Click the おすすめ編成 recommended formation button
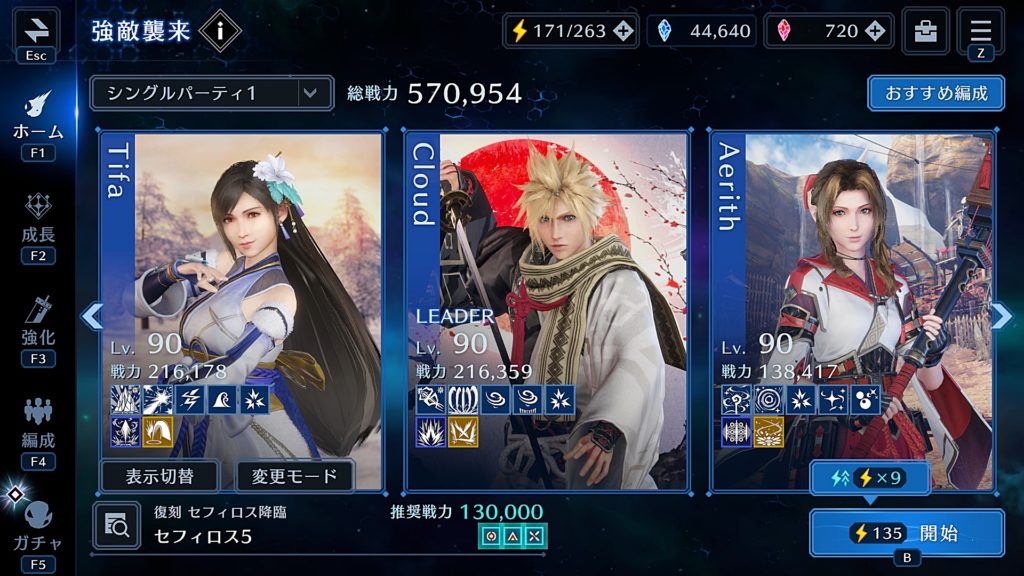 point(936,93)
